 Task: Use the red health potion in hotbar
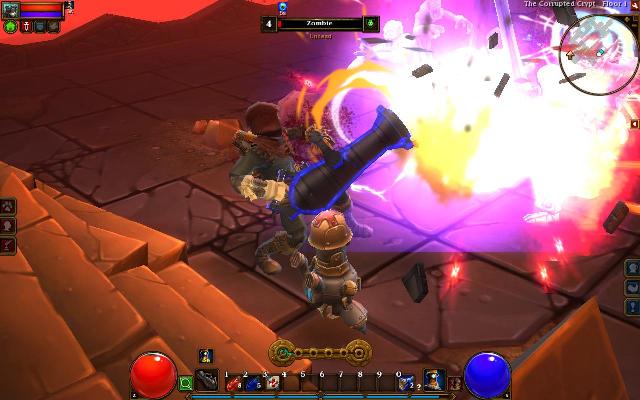pyautogui.click(x=232, y=381)
